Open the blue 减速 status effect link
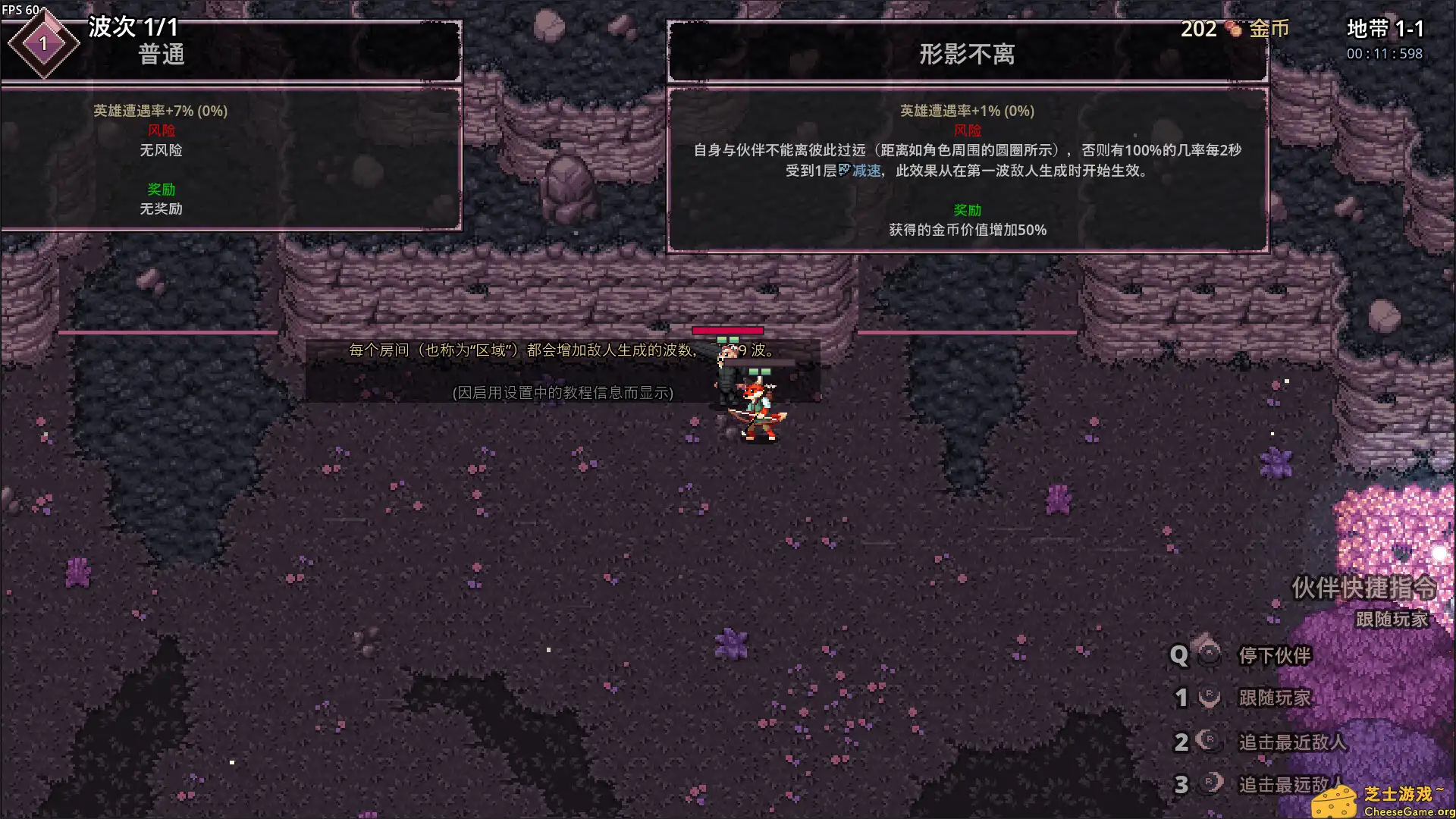The image size is (1456, 819). pyautogui.click(x=867, y=170)
